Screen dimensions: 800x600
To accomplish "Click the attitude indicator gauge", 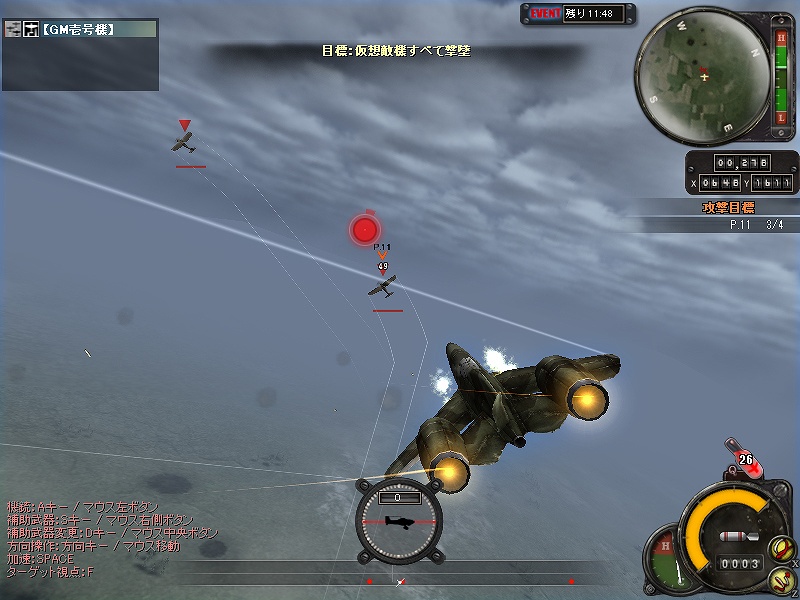I will point(399,519).
